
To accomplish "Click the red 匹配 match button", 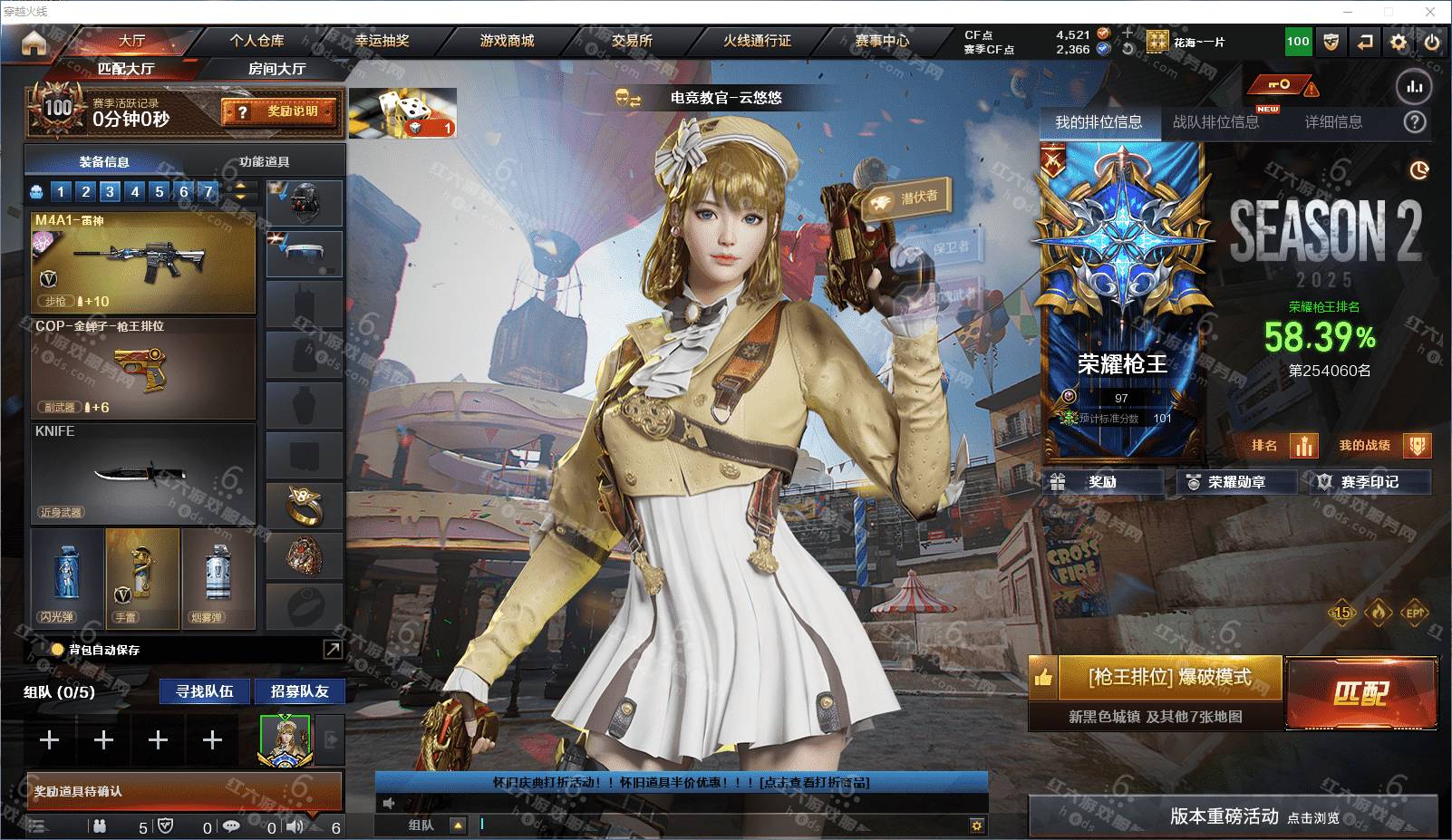I will (1360, 693).
